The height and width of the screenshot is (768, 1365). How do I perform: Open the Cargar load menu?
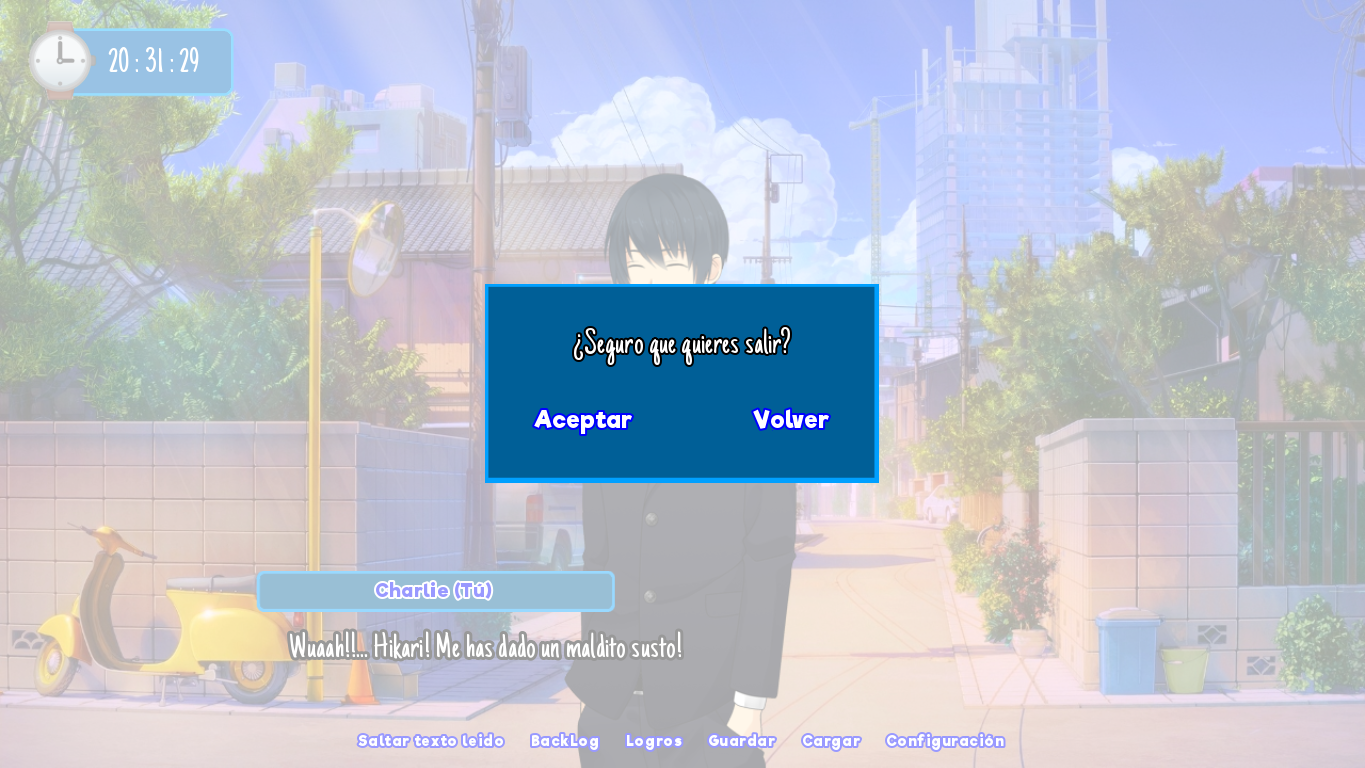point(831,741)
